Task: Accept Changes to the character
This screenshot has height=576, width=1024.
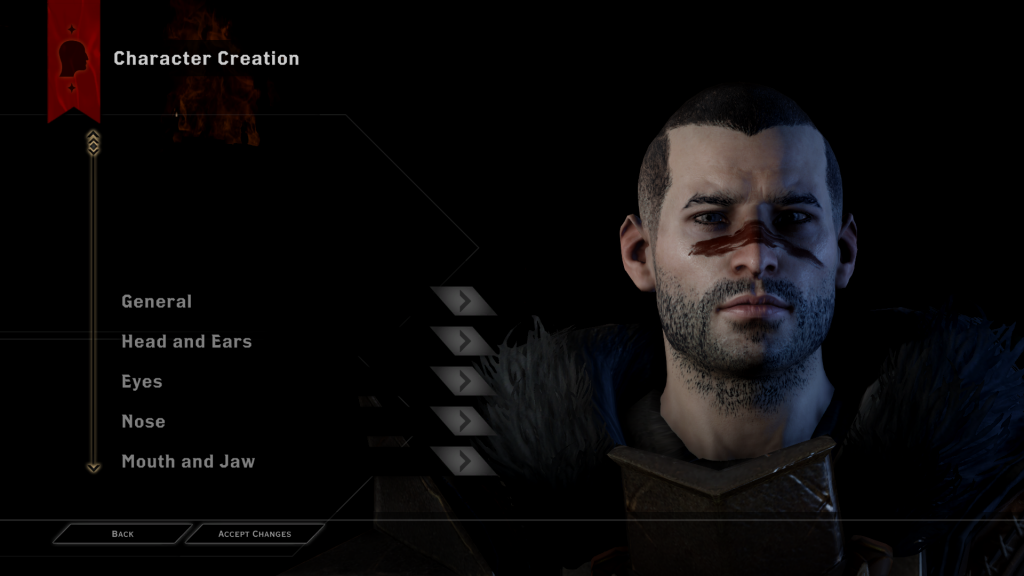Action: pos(254,534)
